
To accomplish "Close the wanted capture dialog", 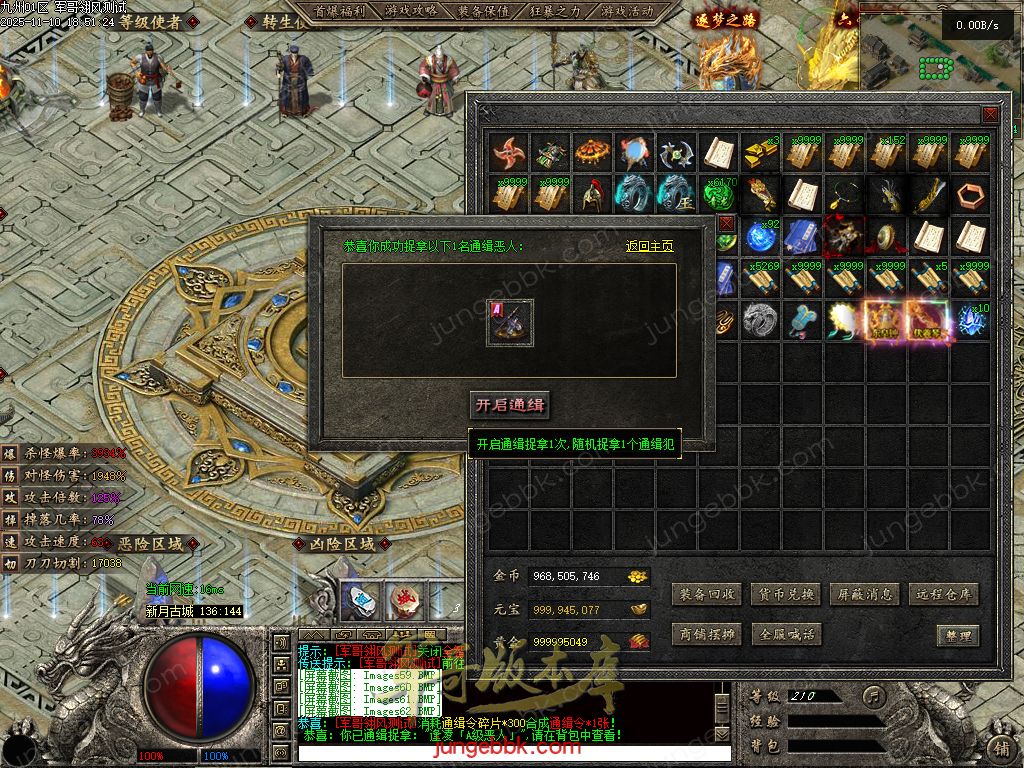I will click(726, 224).
